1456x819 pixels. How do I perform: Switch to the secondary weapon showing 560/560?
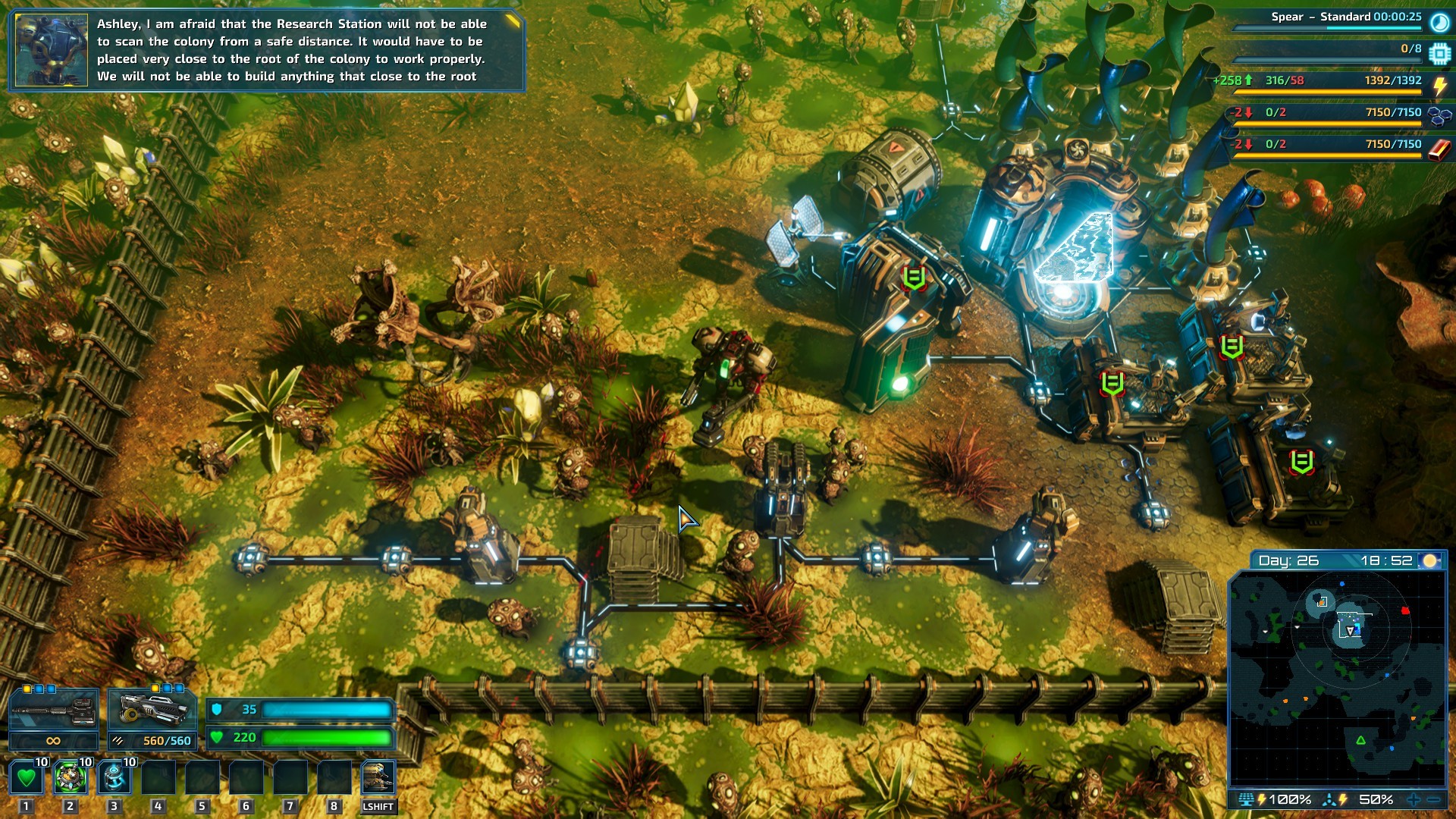click(x=152, y=711)
